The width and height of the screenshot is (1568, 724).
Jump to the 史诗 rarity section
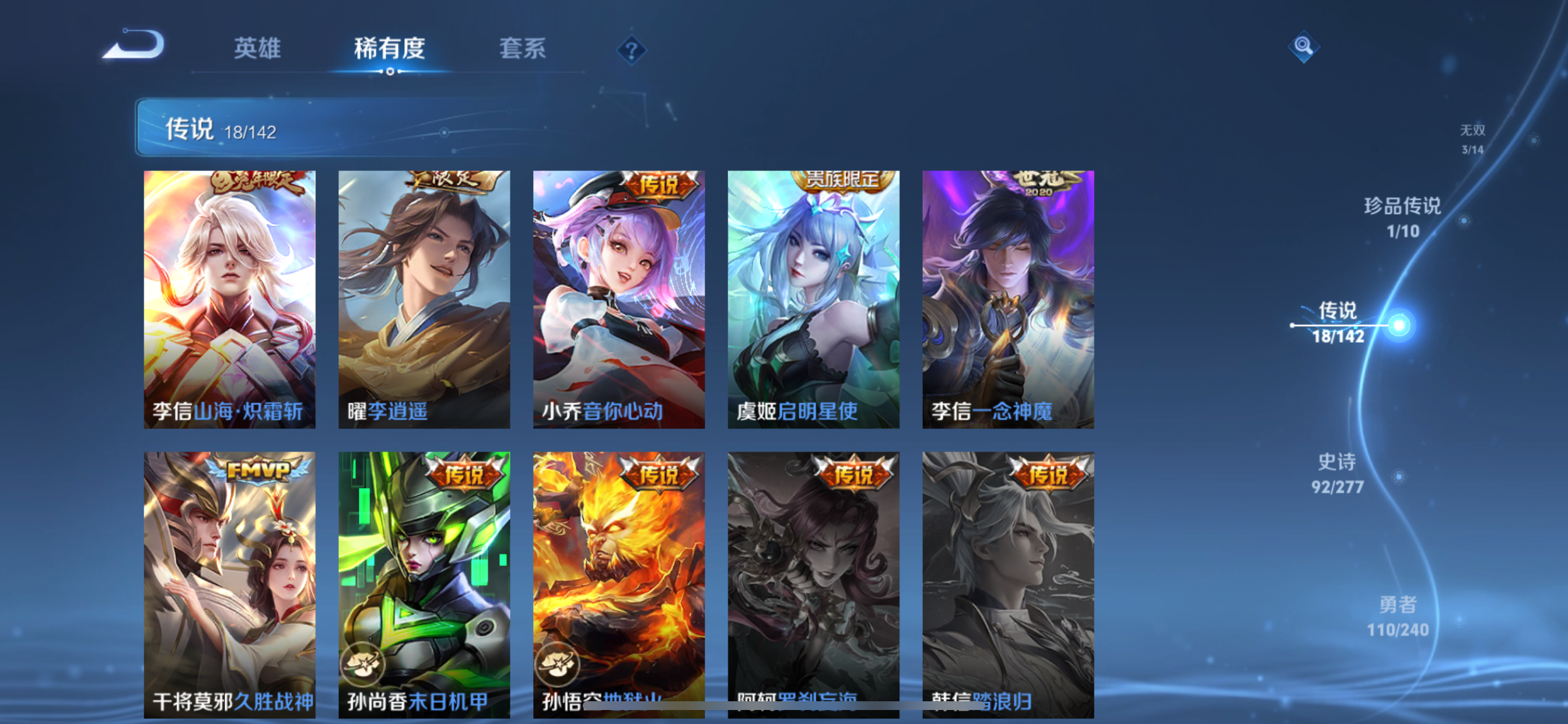pos(1339,473)
